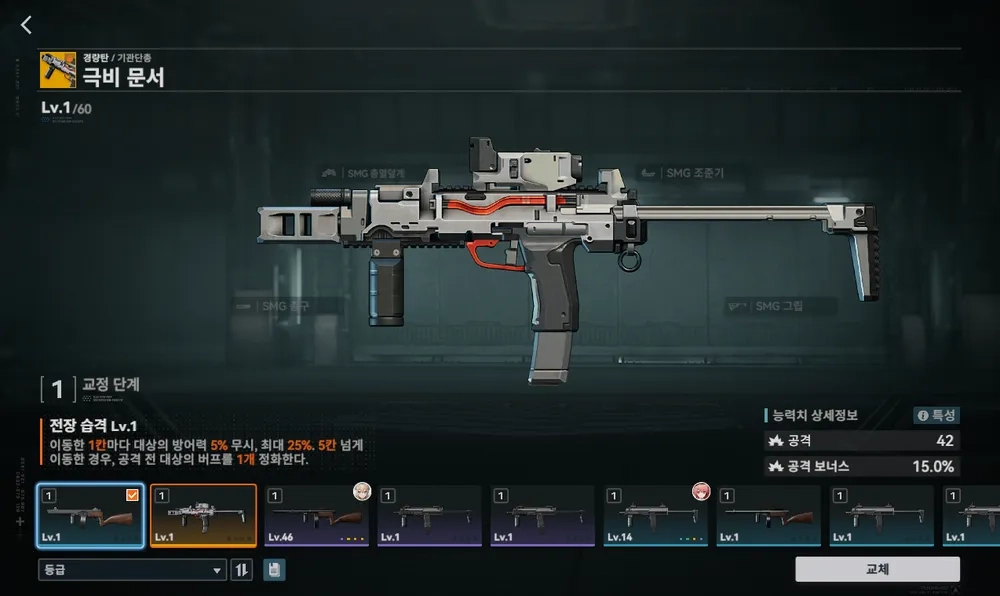Choose the Lv.14 weapon thumbnail
Image resolution: width=1000 pixels, height=596 pixels.
tap(656, 516)
